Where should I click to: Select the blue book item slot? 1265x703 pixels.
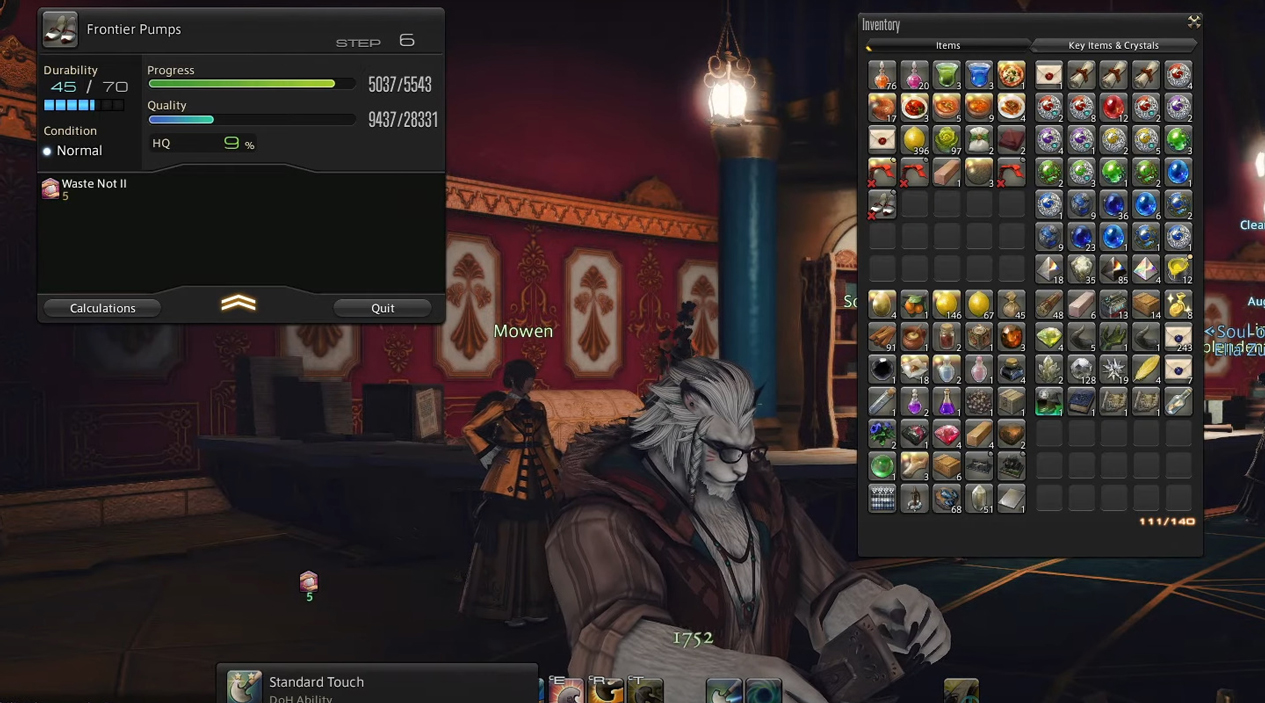coord(1081,401)
